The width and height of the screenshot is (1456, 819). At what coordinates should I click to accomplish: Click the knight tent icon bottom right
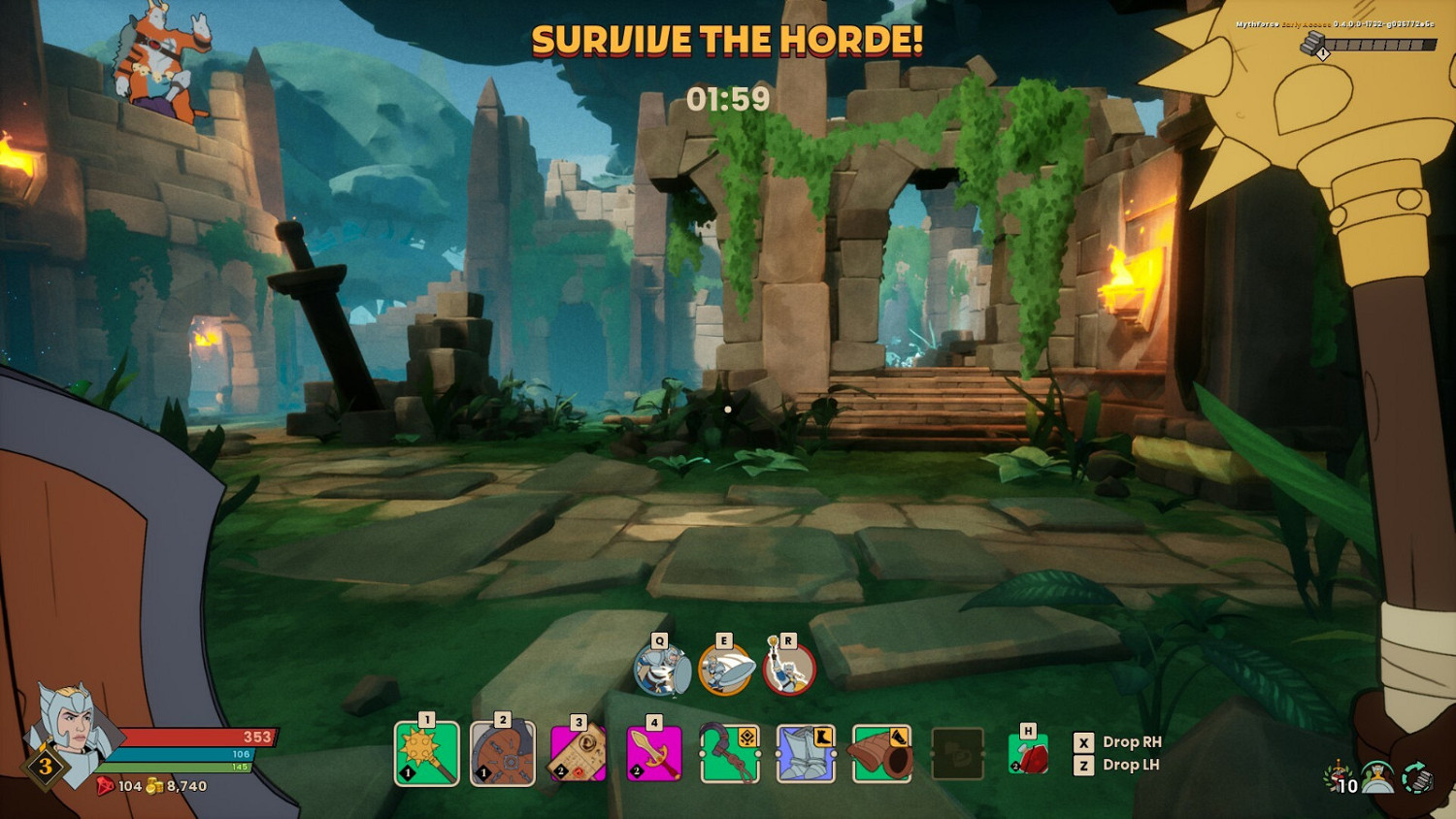(x=1379, y=778)
